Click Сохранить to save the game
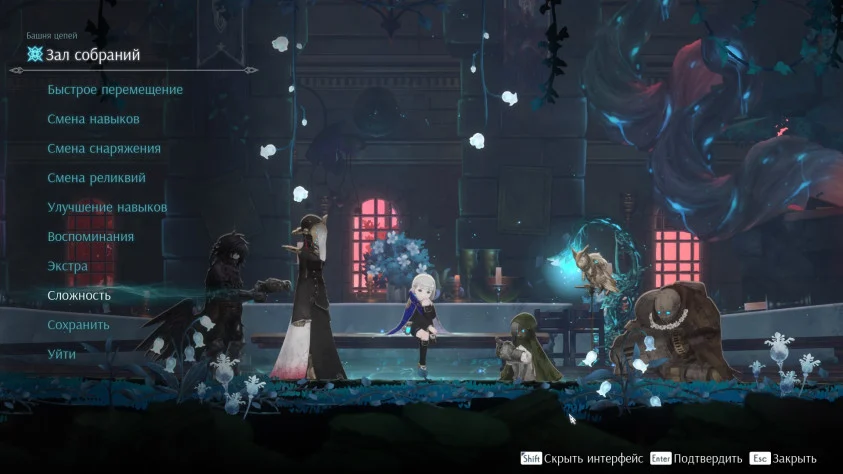 [78, 325]
